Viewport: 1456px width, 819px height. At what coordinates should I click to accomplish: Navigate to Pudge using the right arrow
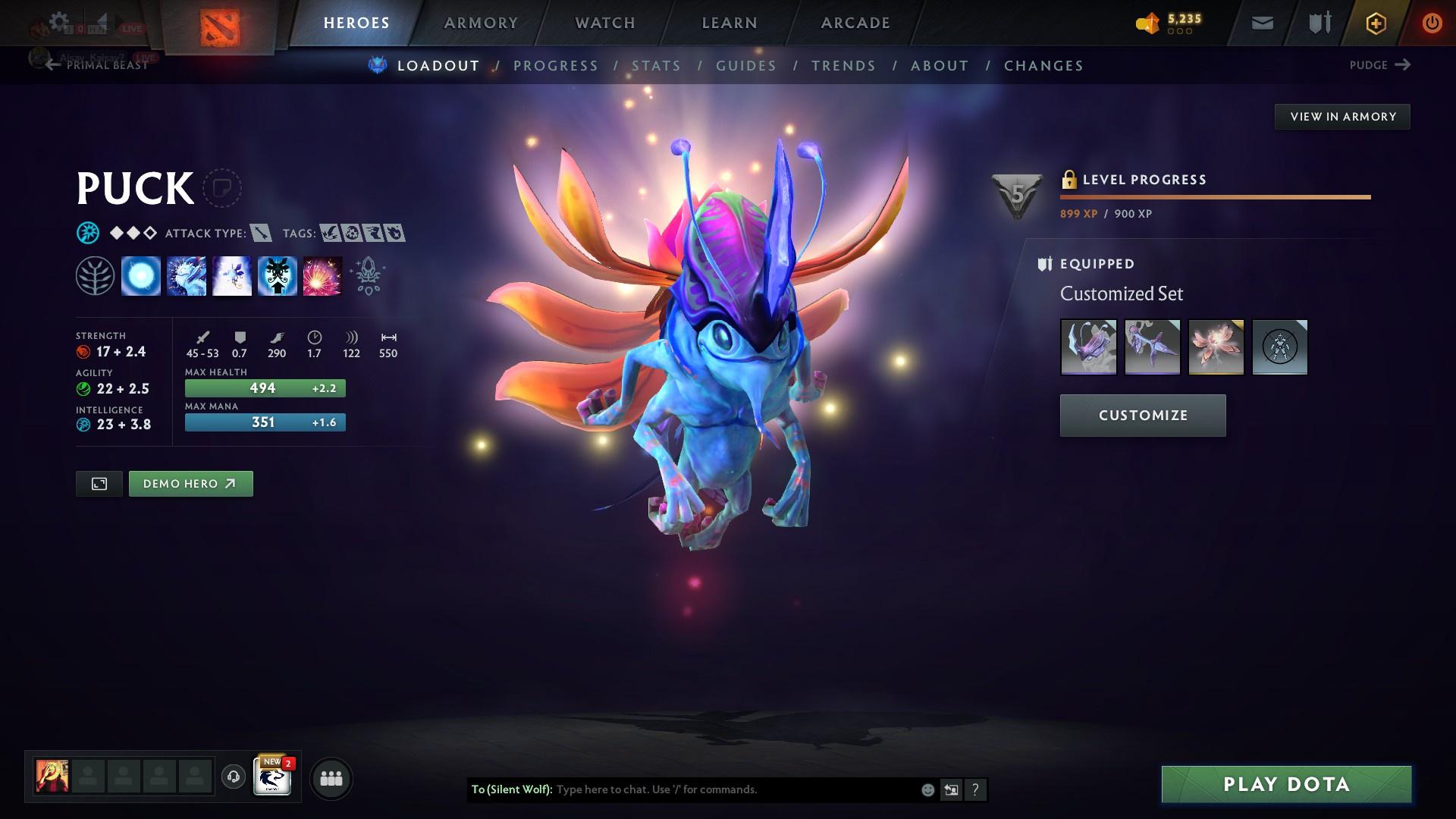[1404, 65]
